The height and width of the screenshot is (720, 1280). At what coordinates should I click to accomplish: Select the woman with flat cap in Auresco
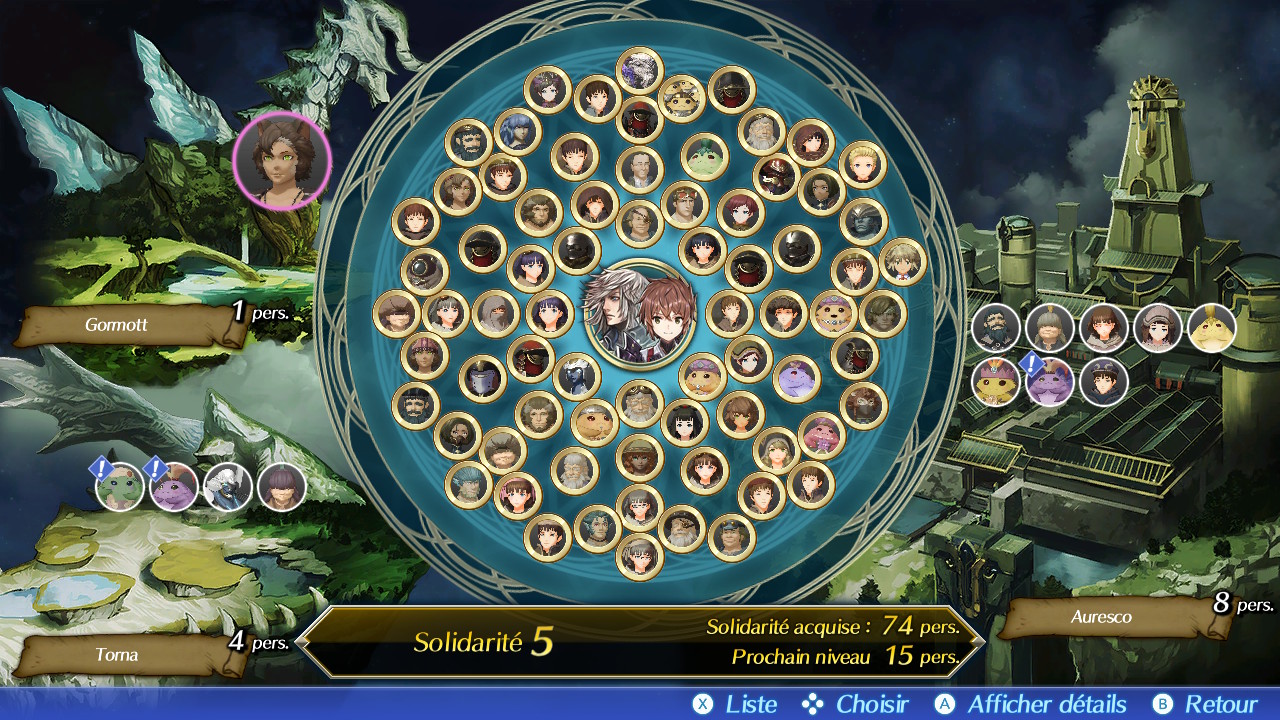click(x=1158, y=328)
